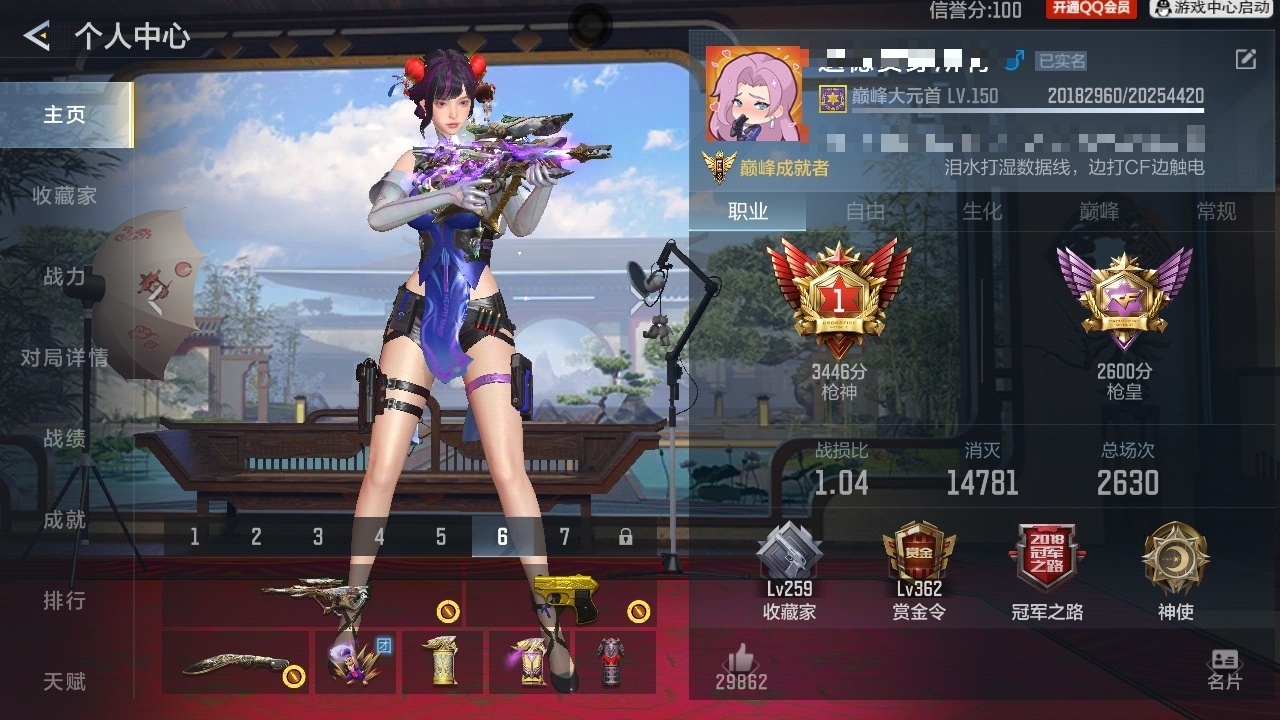Open the 名片 name card
Screen dimensions: 1280x720
tap(1224, 669)
